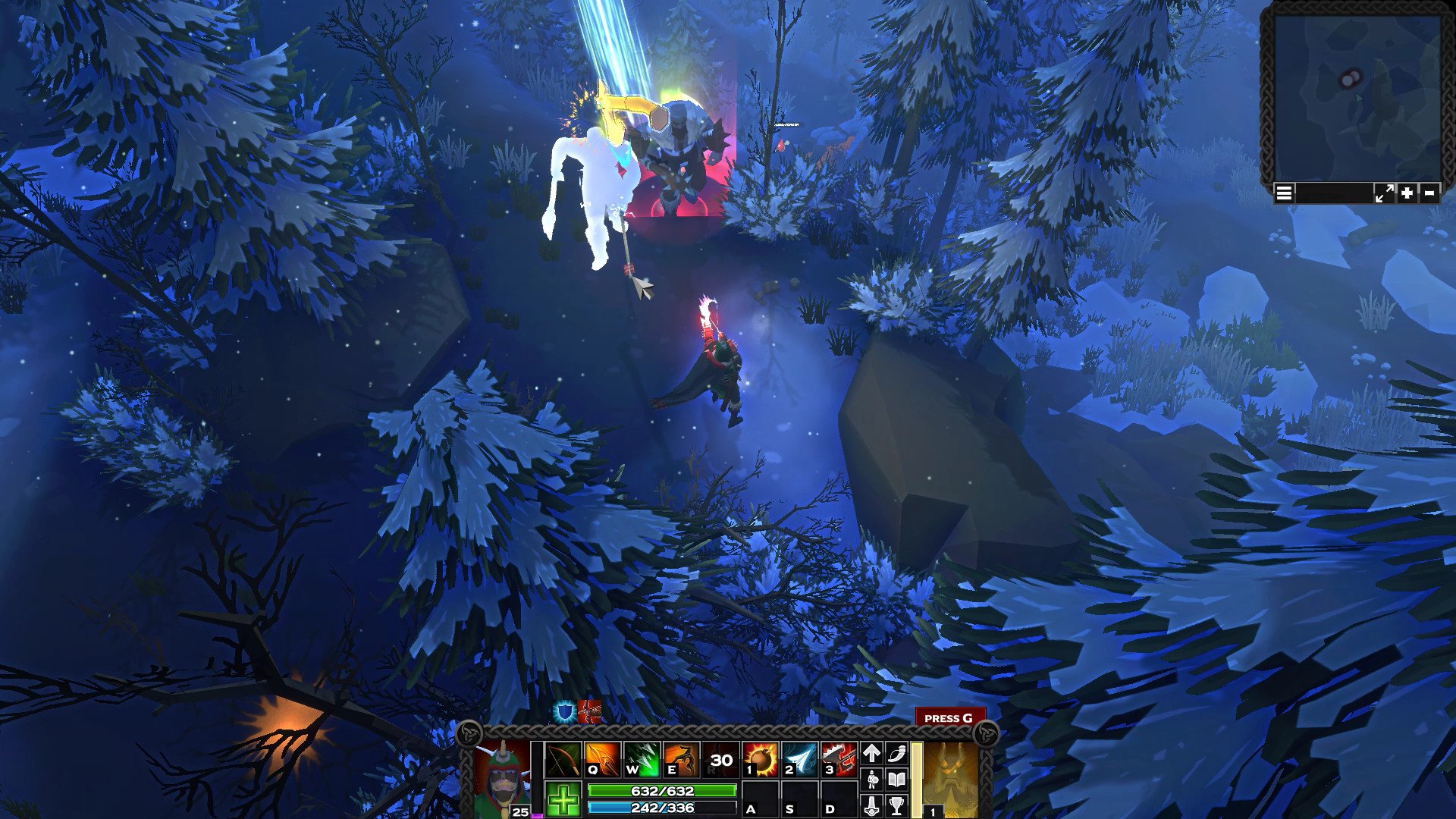The image size is (1456, 819).
Task: Use the bomb item in slot 1
Action: 760,759
